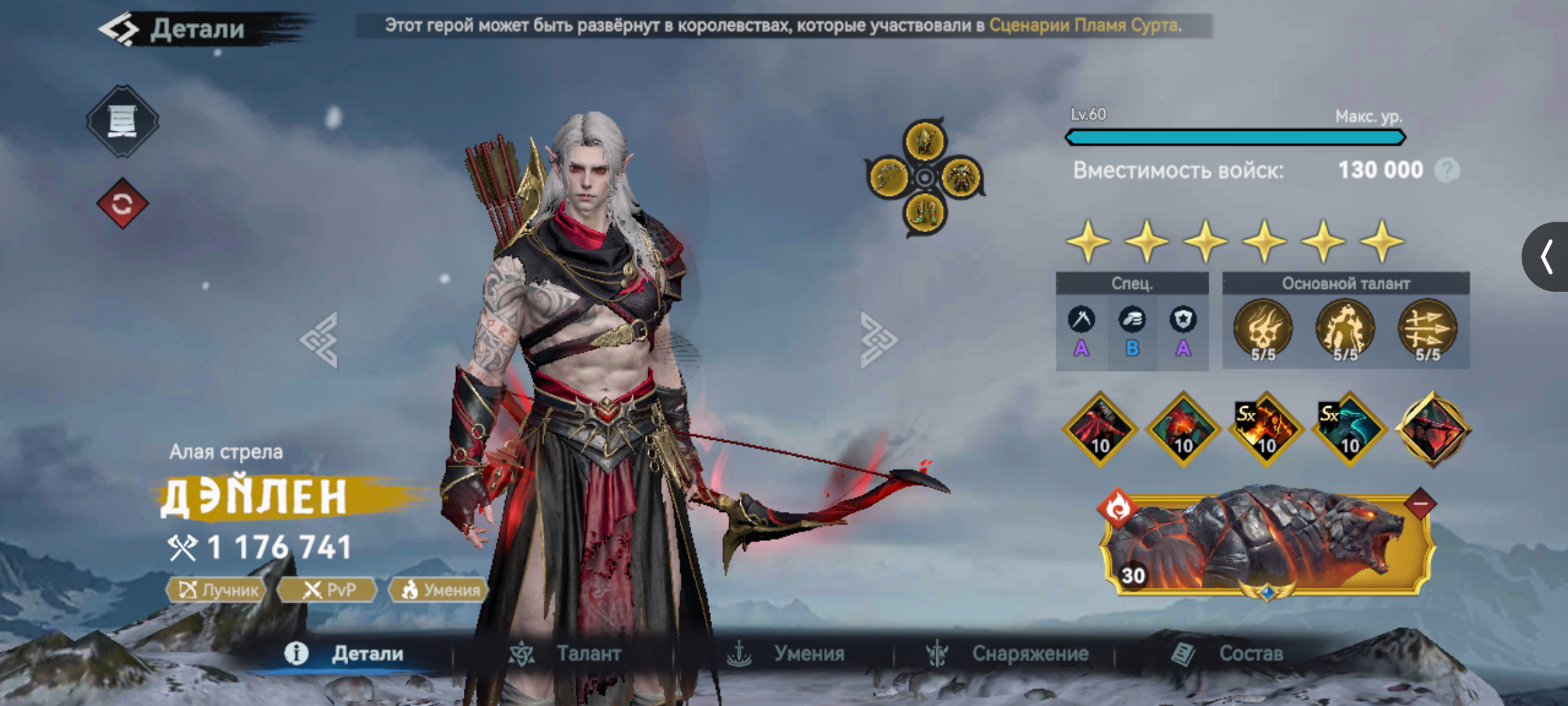This screenshot has width=1568, height=706.
Task: Tap the red swap hero button
Action: tap(122, 204)
